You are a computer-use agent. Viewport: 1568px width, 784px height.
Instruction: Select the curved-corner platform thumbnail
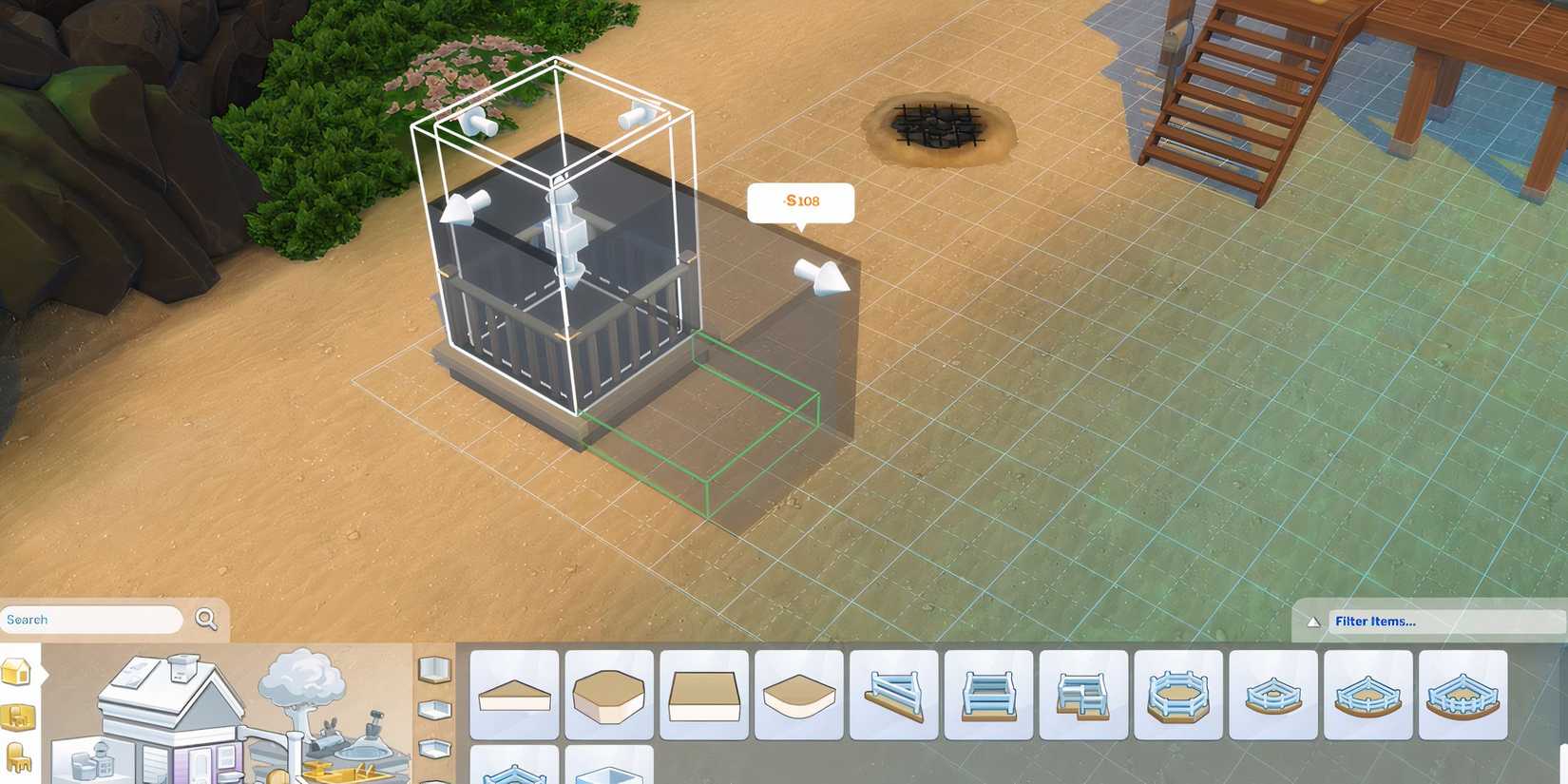coord(799,696)
